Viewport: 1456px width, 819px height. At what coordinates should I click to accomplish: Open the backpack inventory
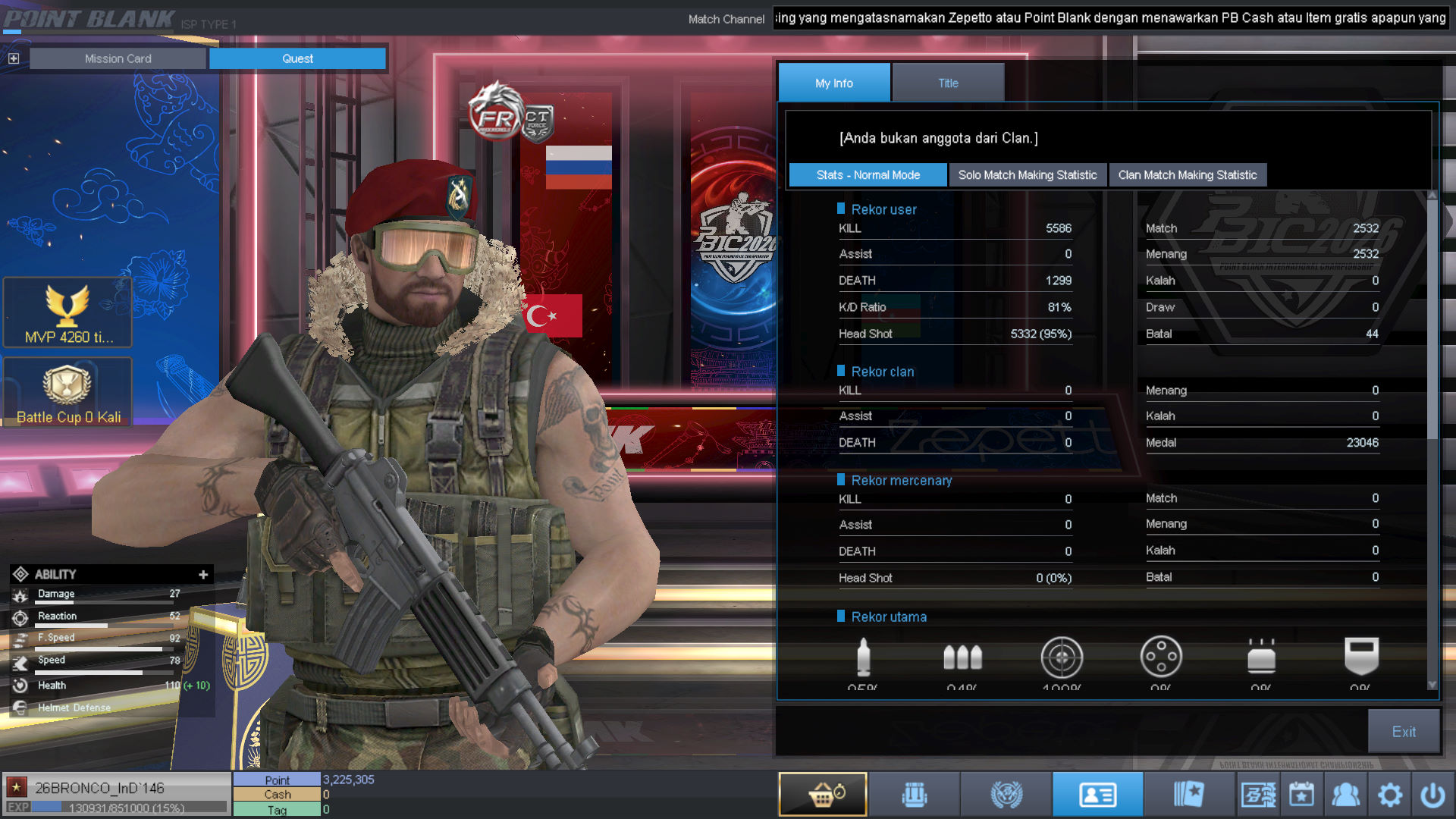pyautogui.click(x=915, y=795)
